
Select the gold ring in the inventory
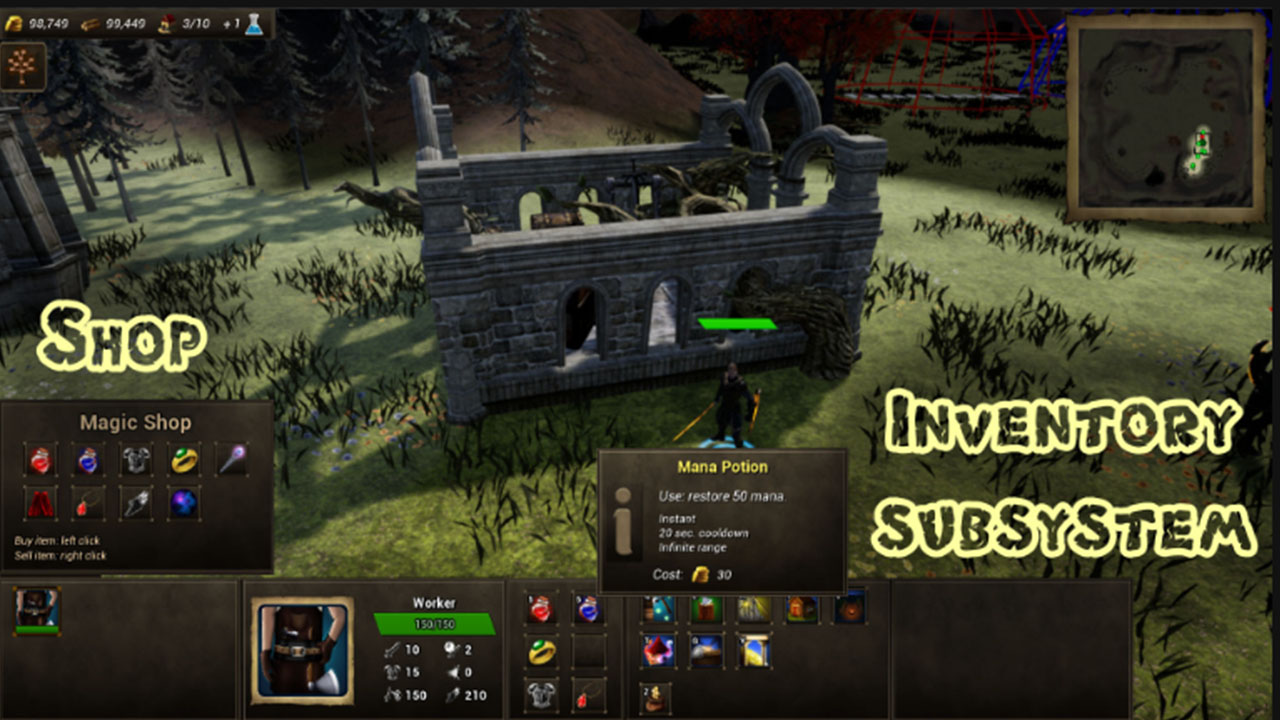[541, 652]
